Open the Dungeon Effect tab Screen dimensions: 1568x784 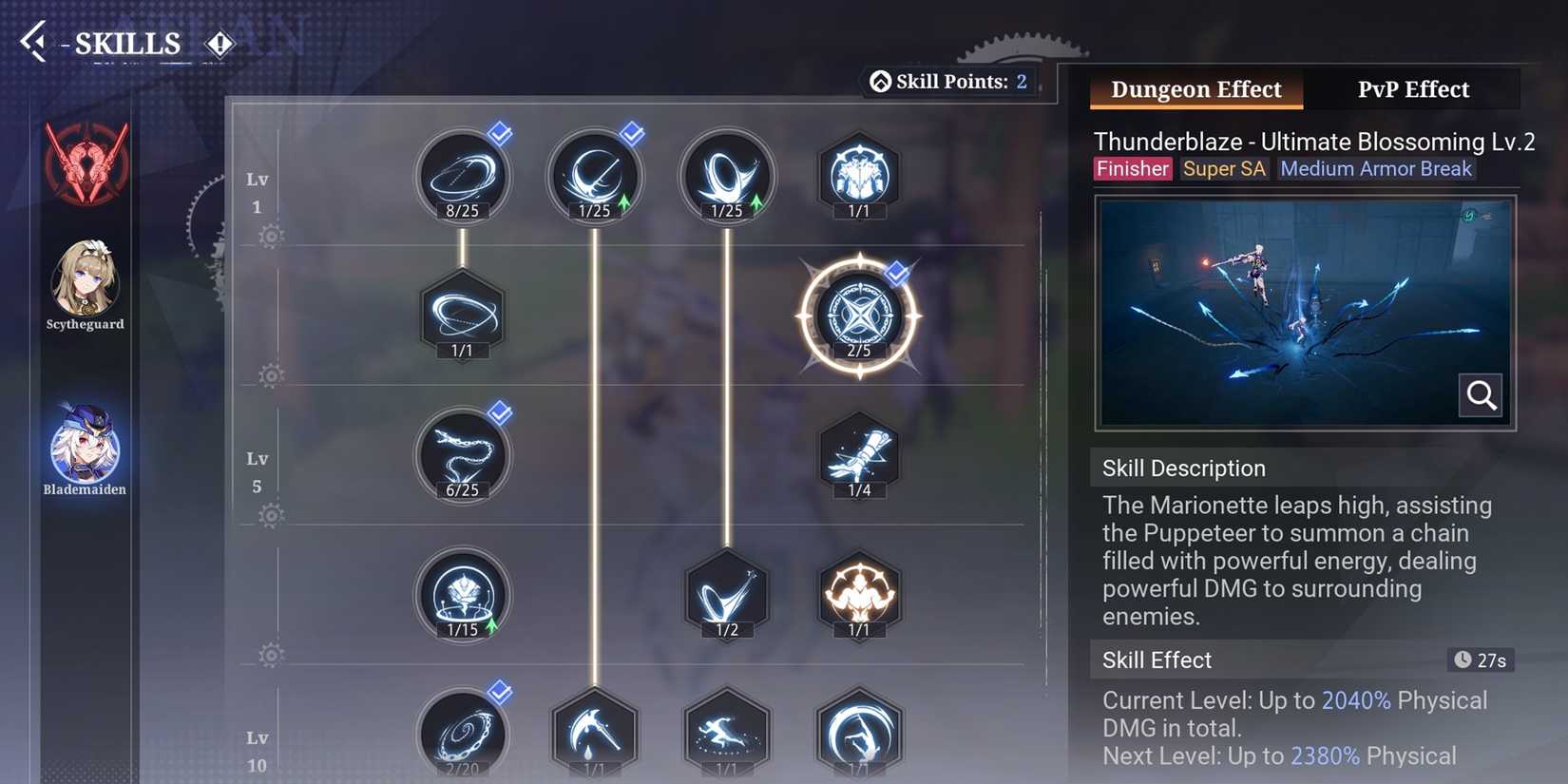coord(1195,88)
